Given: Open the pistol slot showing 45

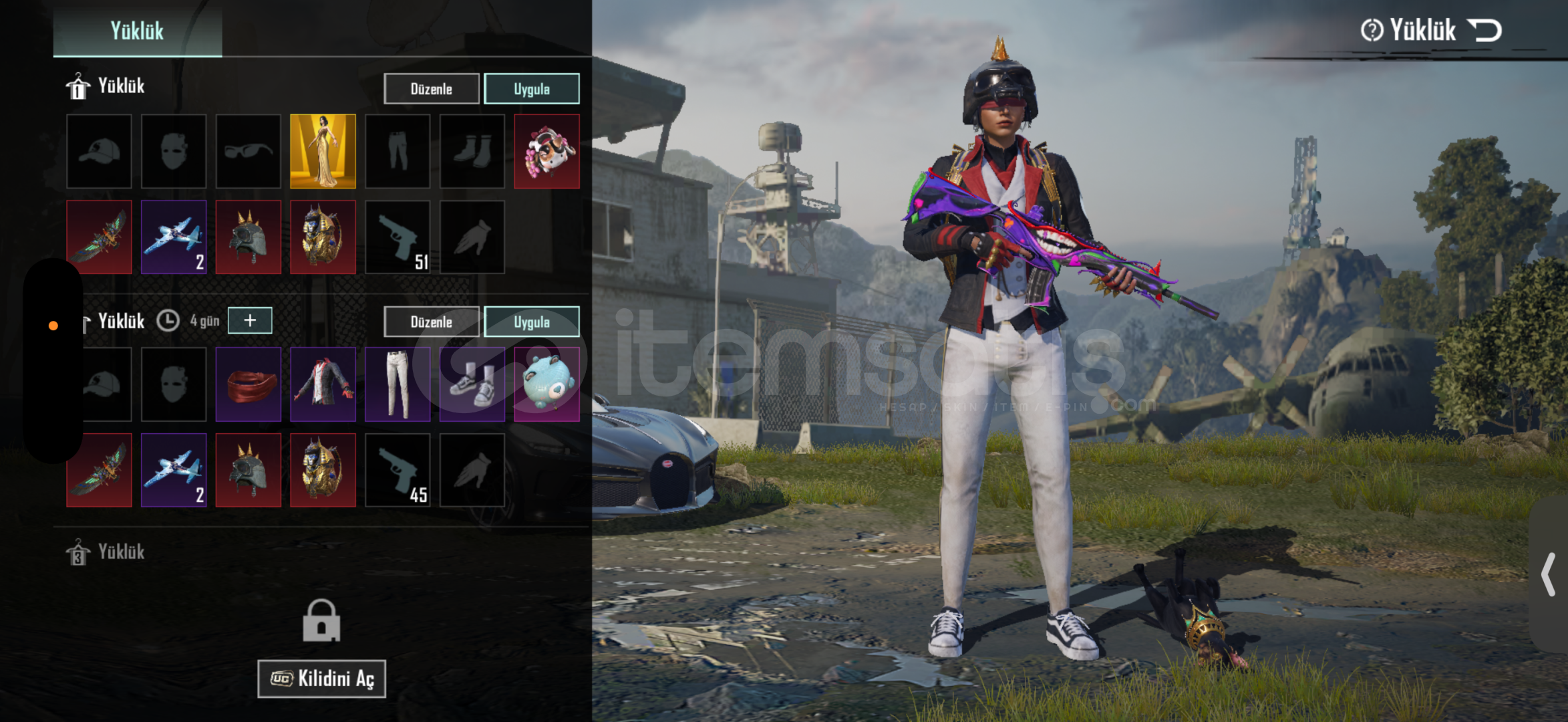Looking at the screenshot, I should (398, 470).
